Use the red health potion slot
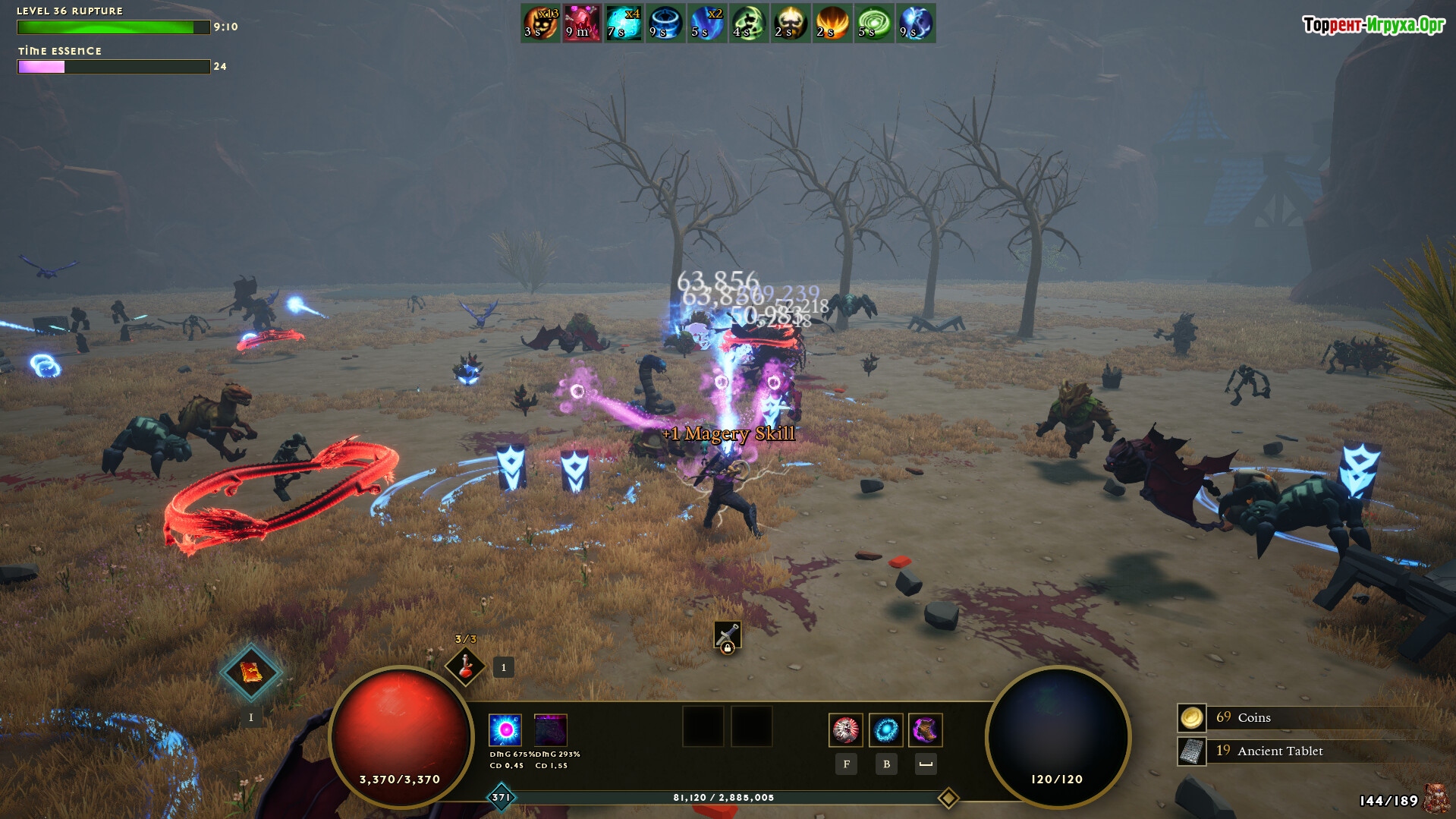 pyautogui.click(x=465, y=666)
